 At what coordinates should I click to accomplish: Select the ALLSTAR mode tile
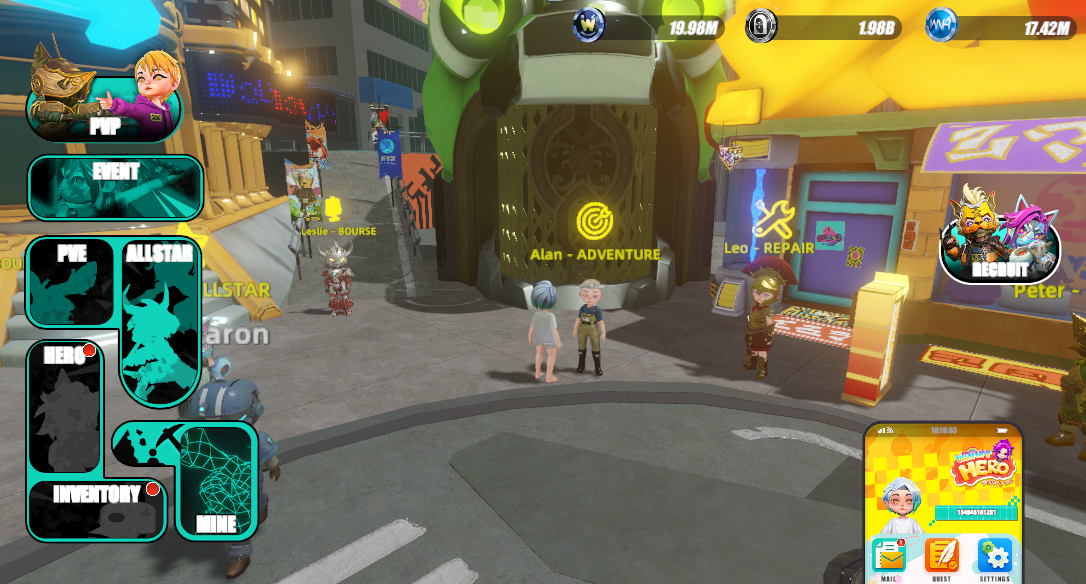pyautogui.click(x=159, y=320)
